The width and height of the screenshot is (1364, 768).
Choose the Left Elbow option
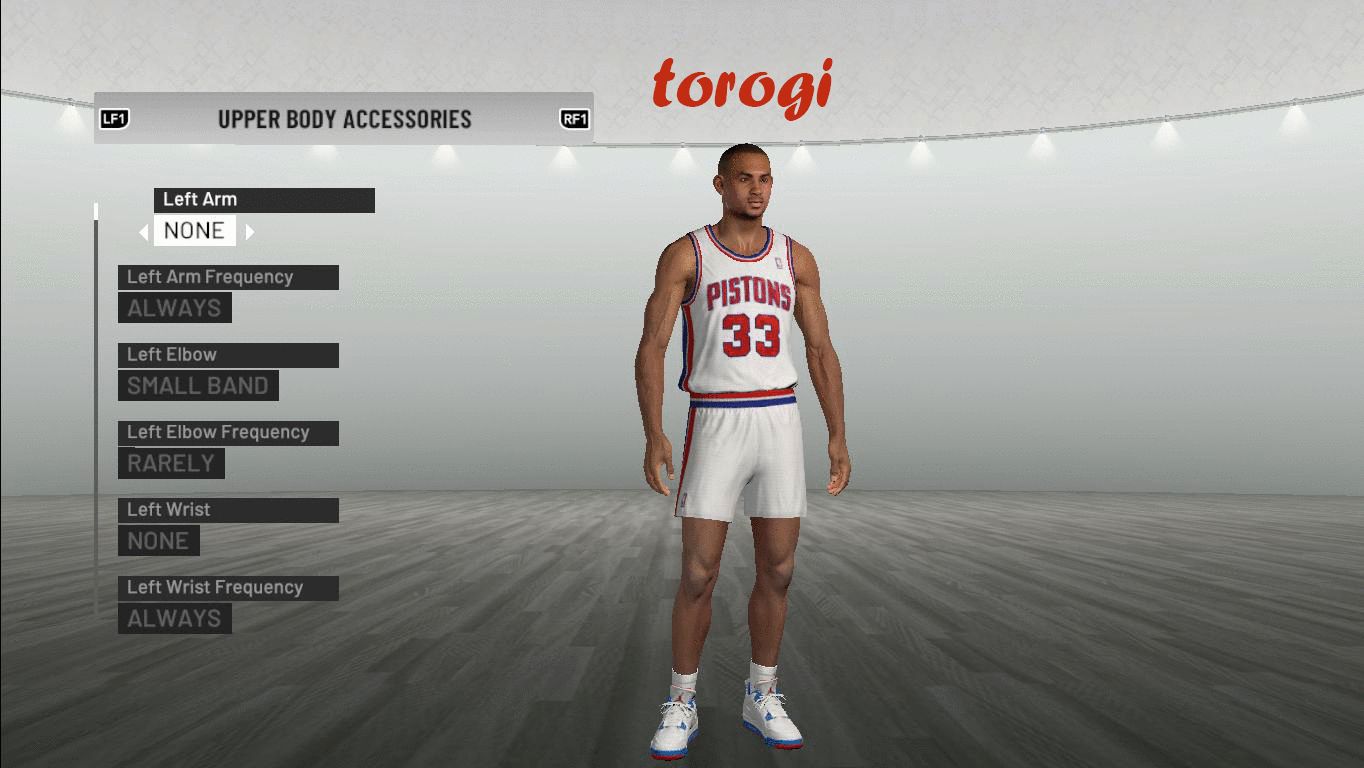[x=228, y=355]
